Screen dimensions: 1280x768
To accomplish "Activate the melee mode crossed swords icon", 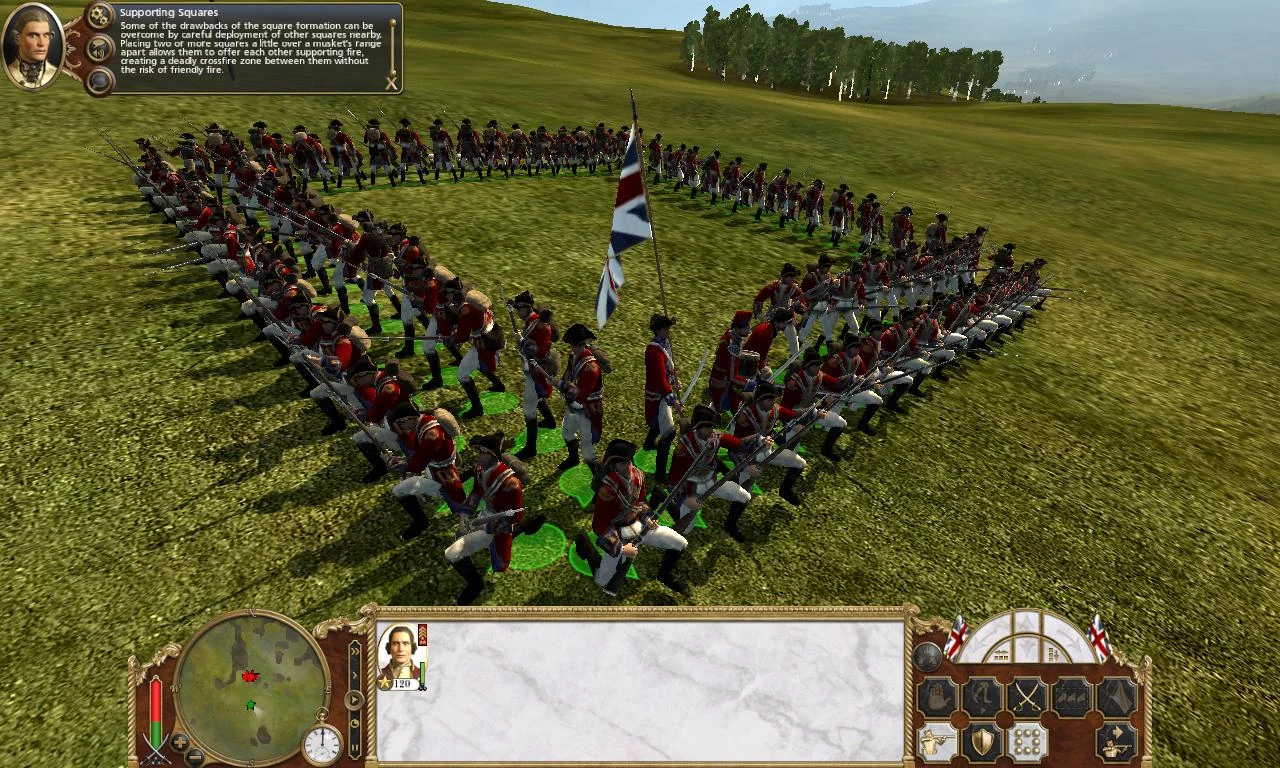I will pyautogui.click(x=1025, y=696).
